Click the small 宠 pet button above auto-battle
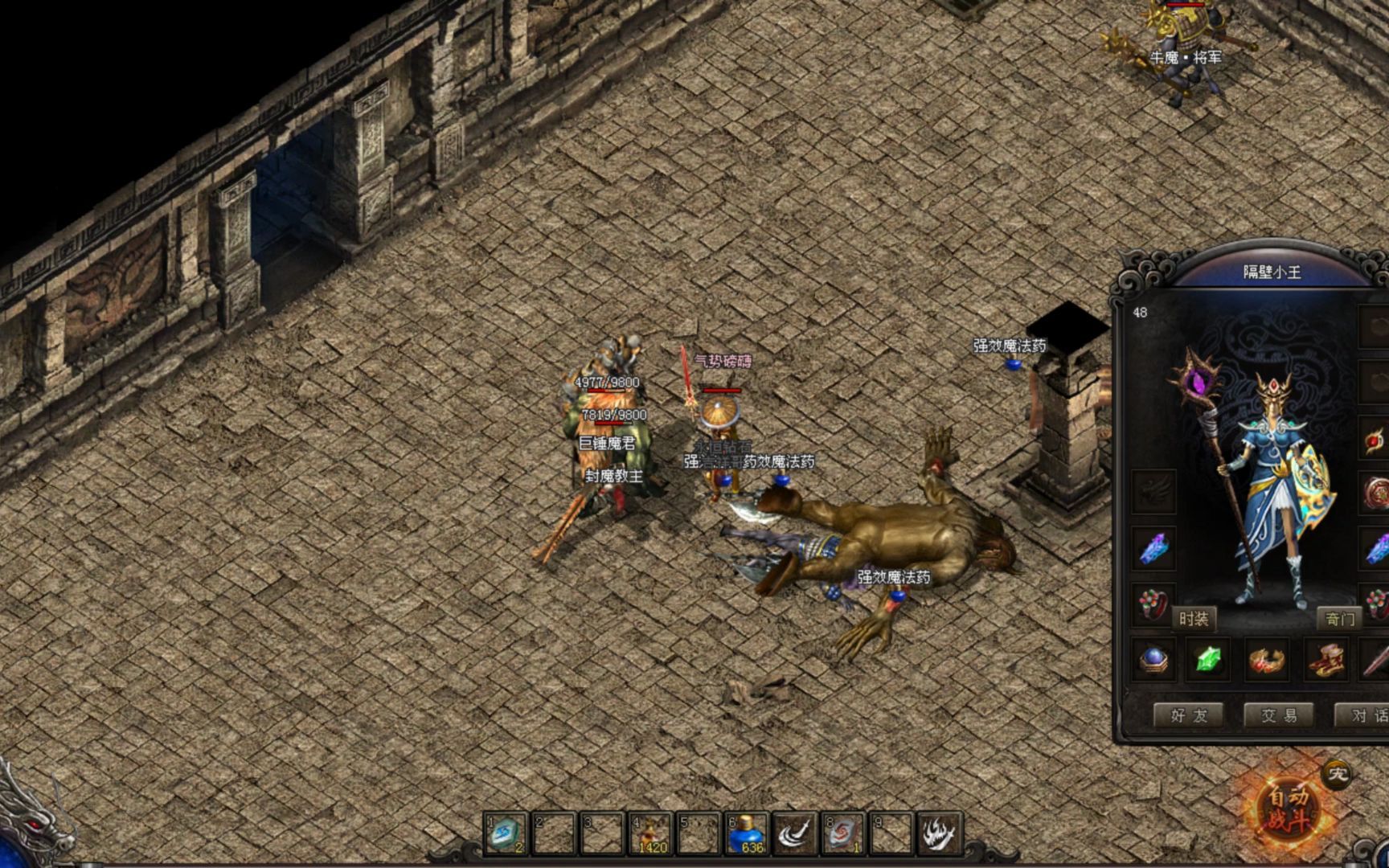Image resolution: width=1389 pixels, height=868 pixels. [x=1337, y=774]
